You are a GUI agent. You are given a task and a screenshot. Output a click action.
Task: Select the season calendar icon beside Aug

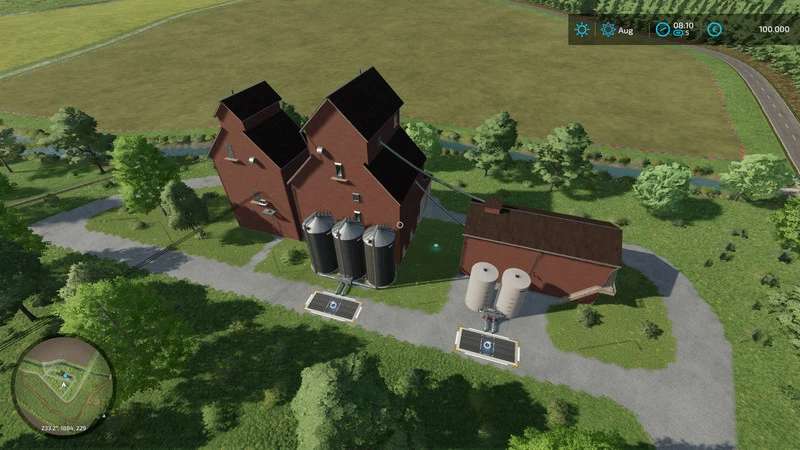coord(608,30)
